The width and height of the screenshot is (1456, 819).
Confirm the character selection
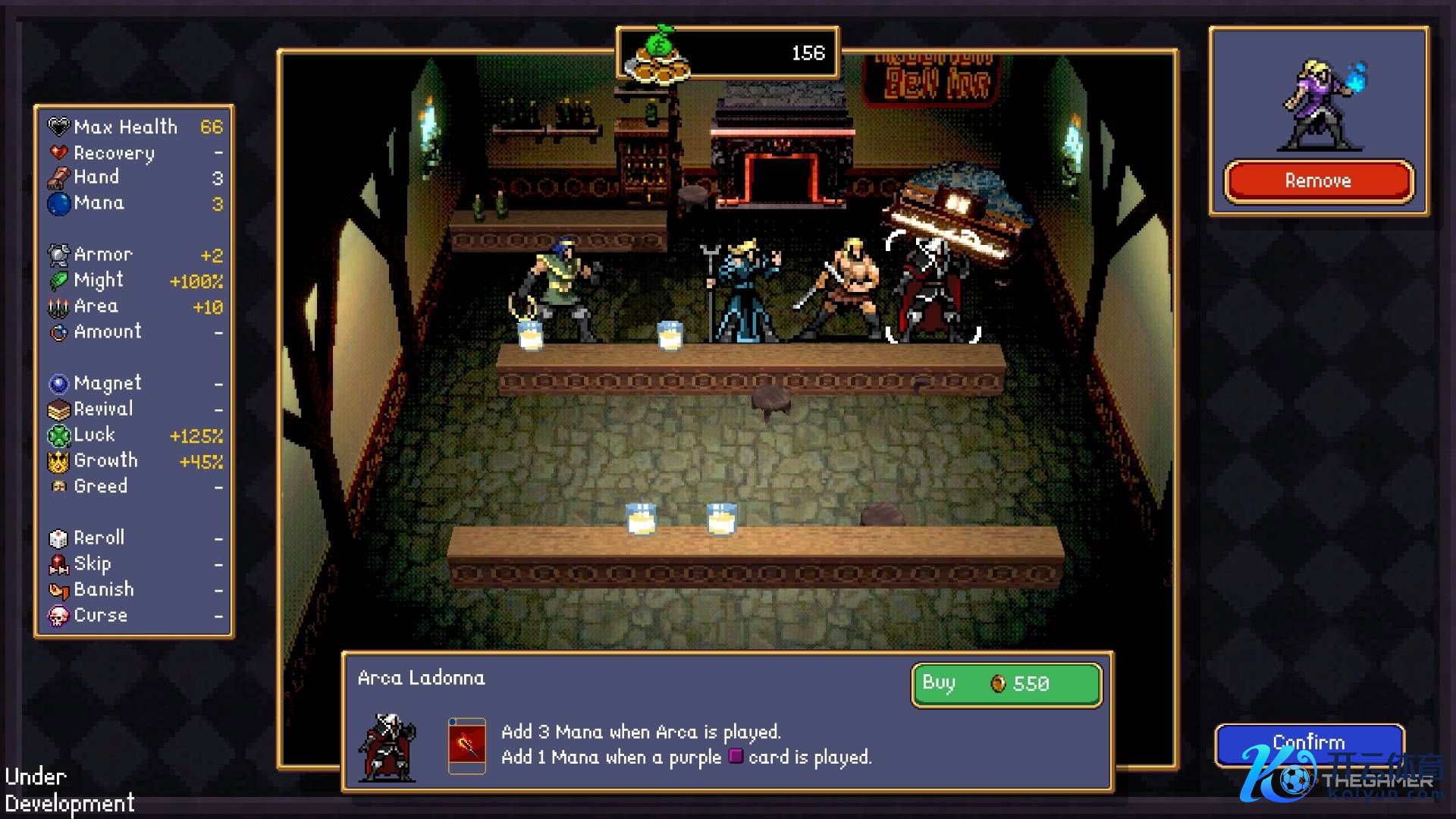(x=1309, y=741)
